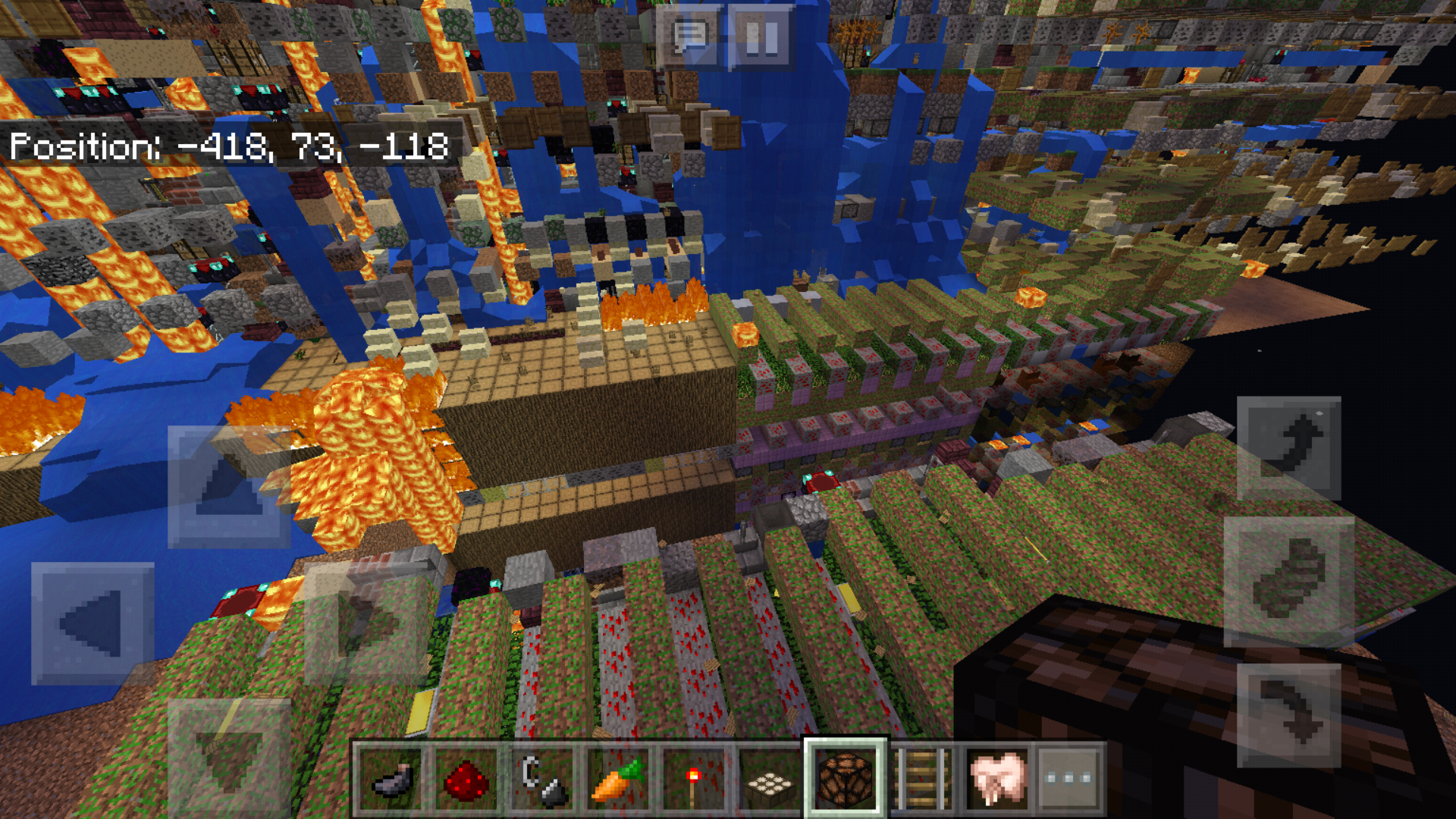Image resolution: width=1456 pixels, height=819 pixels.
Task: Pick the dotted flat plate block slot
Action: (769, 779)
